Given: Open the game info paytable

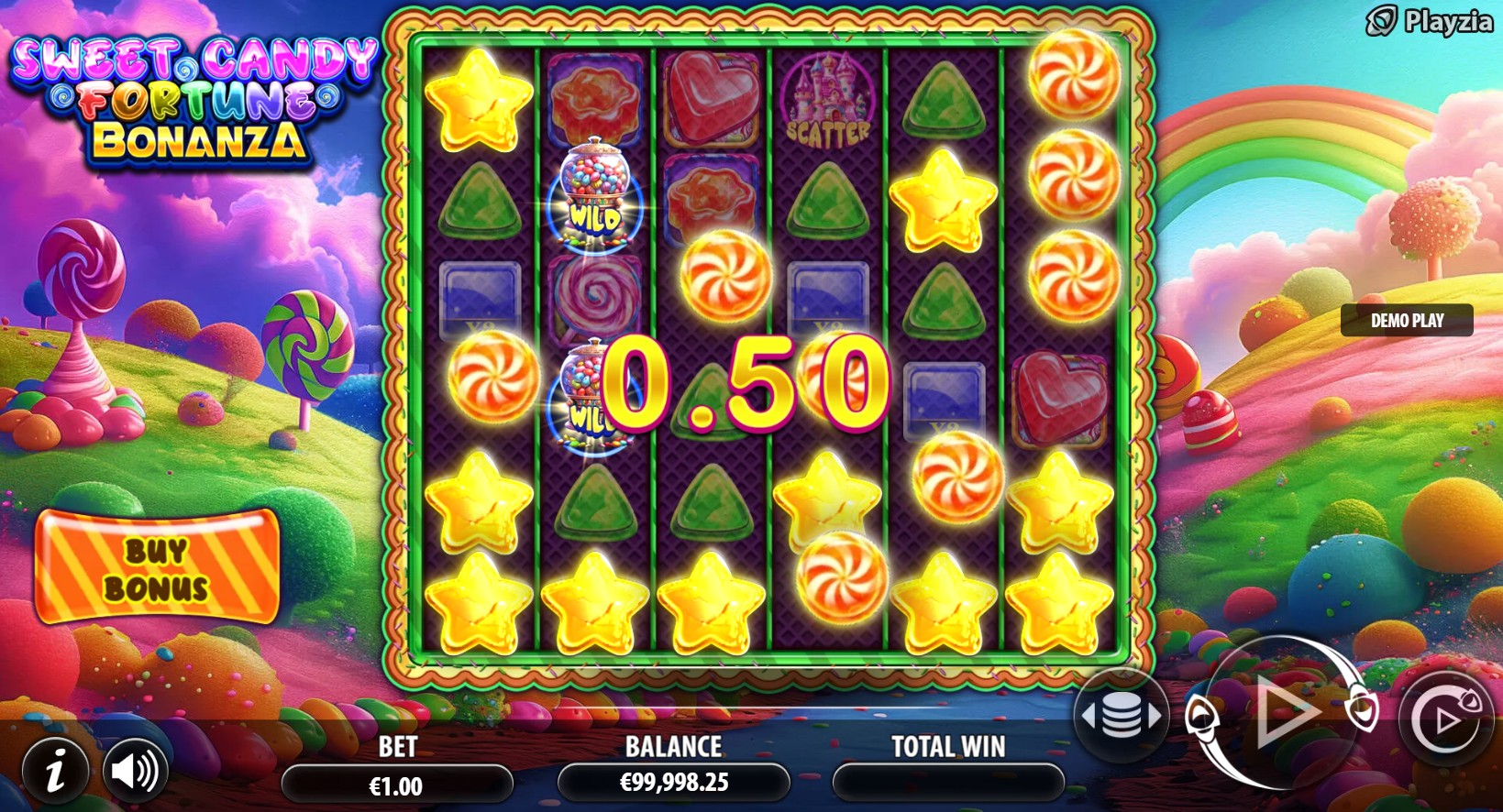Looking at the screenshot, I should 56,772.
